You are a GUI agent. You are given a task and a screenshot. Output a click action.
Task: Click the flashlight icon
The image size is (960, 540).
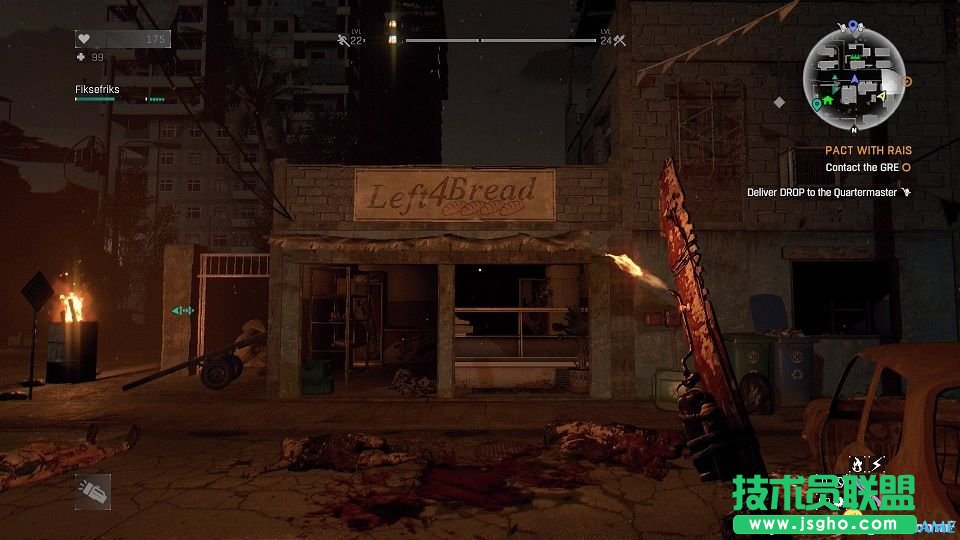[92, 491]
